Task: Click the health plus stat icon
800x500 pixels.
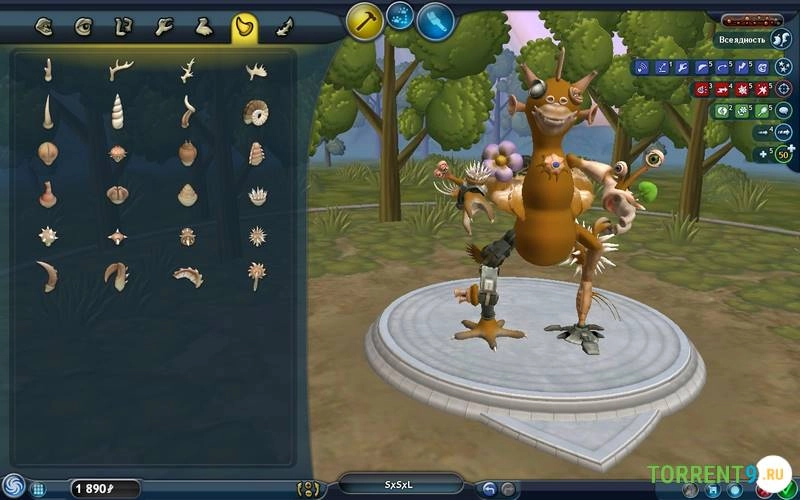Action: tap(764, 153)
